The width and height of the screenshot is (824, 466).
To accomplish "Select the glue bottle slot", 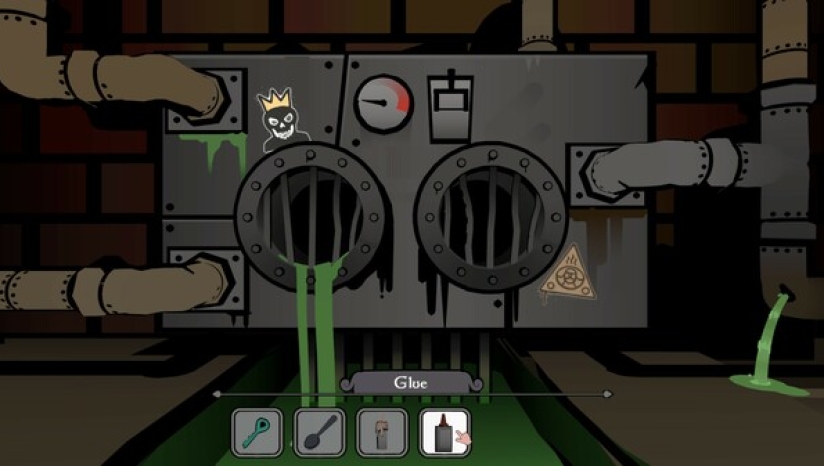I will tap(444, 433).
